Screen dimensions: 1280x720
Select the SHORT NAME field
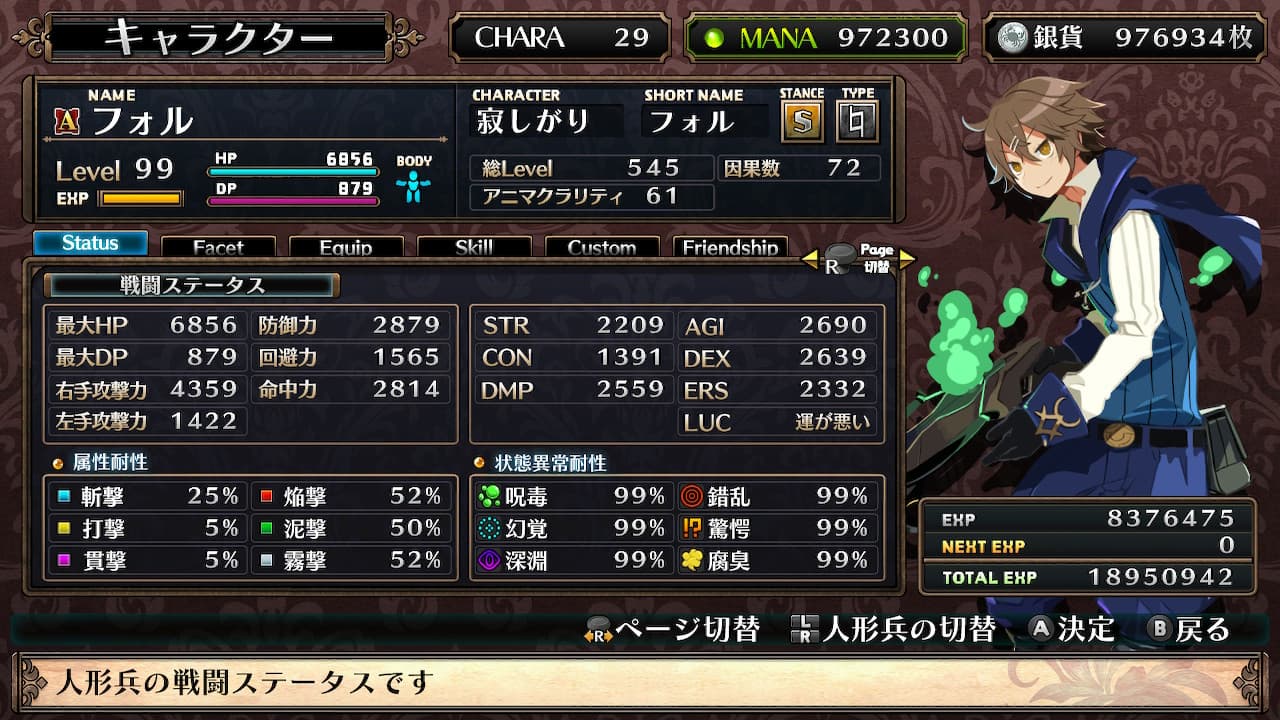pyautogui.click(x=705, y=122)
